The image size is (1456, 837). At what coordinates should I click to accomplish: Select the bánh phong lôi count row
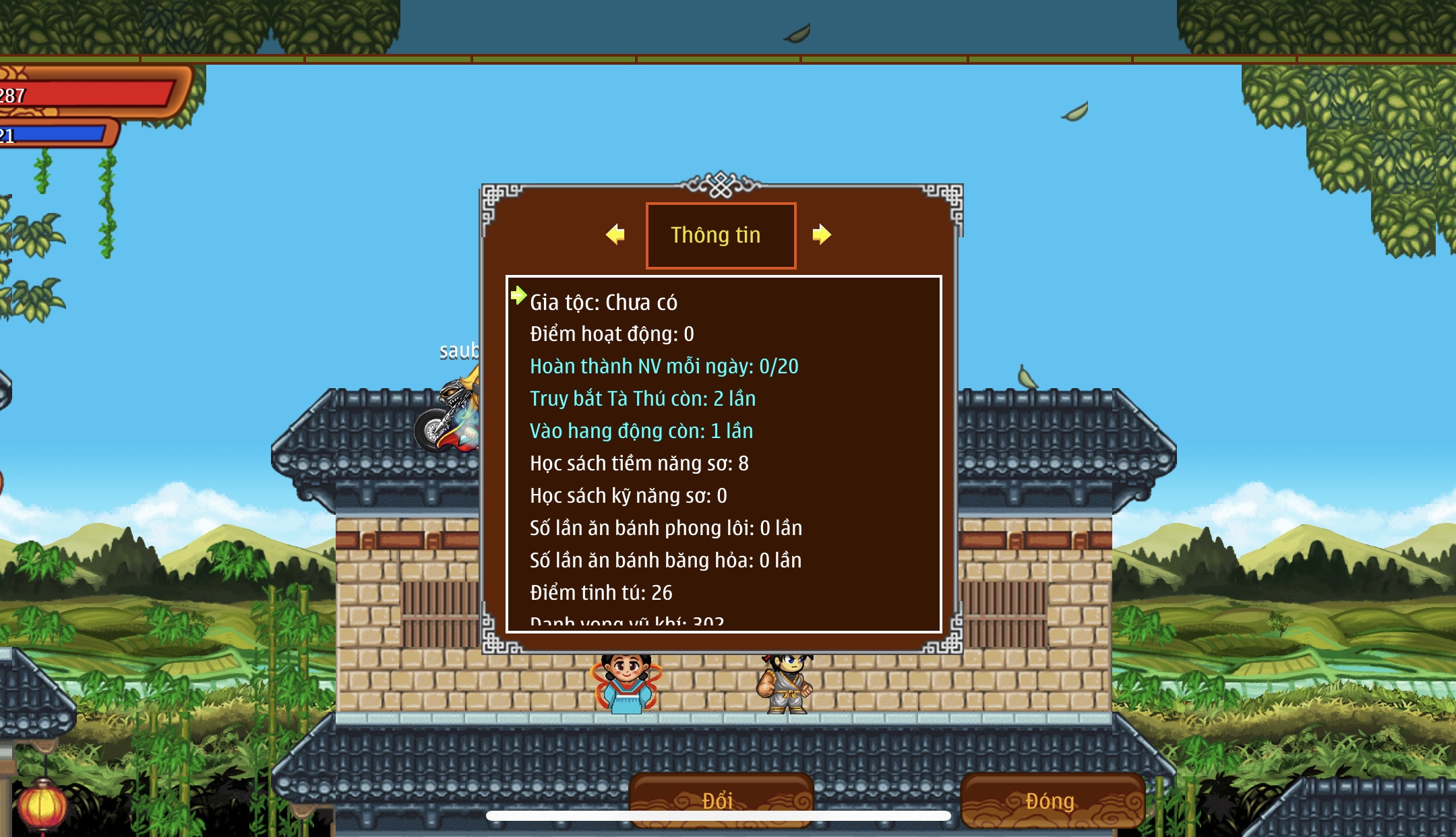coord(665,528)
